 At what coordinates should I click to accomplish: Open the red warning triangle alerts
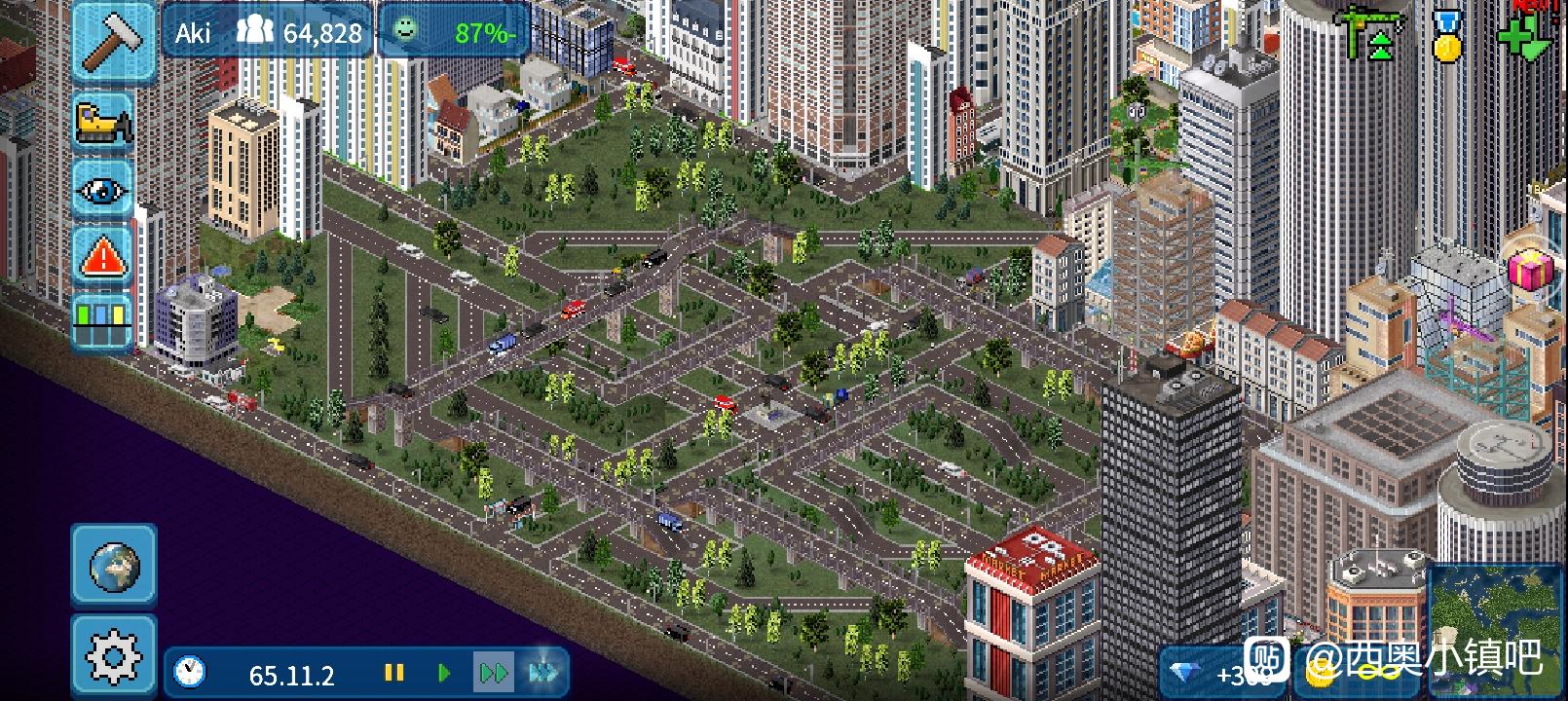click(103, 257)
